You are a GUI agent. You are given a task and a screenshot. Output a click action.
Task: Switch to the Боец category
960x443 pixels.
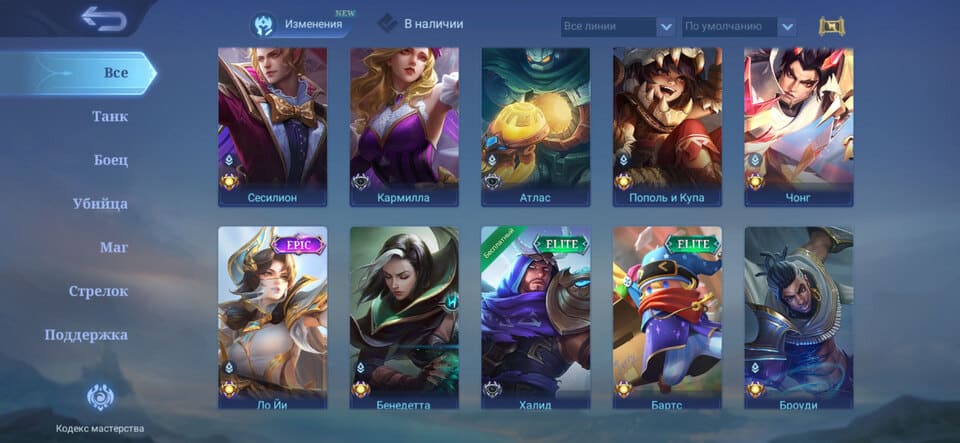click(111, 160)
